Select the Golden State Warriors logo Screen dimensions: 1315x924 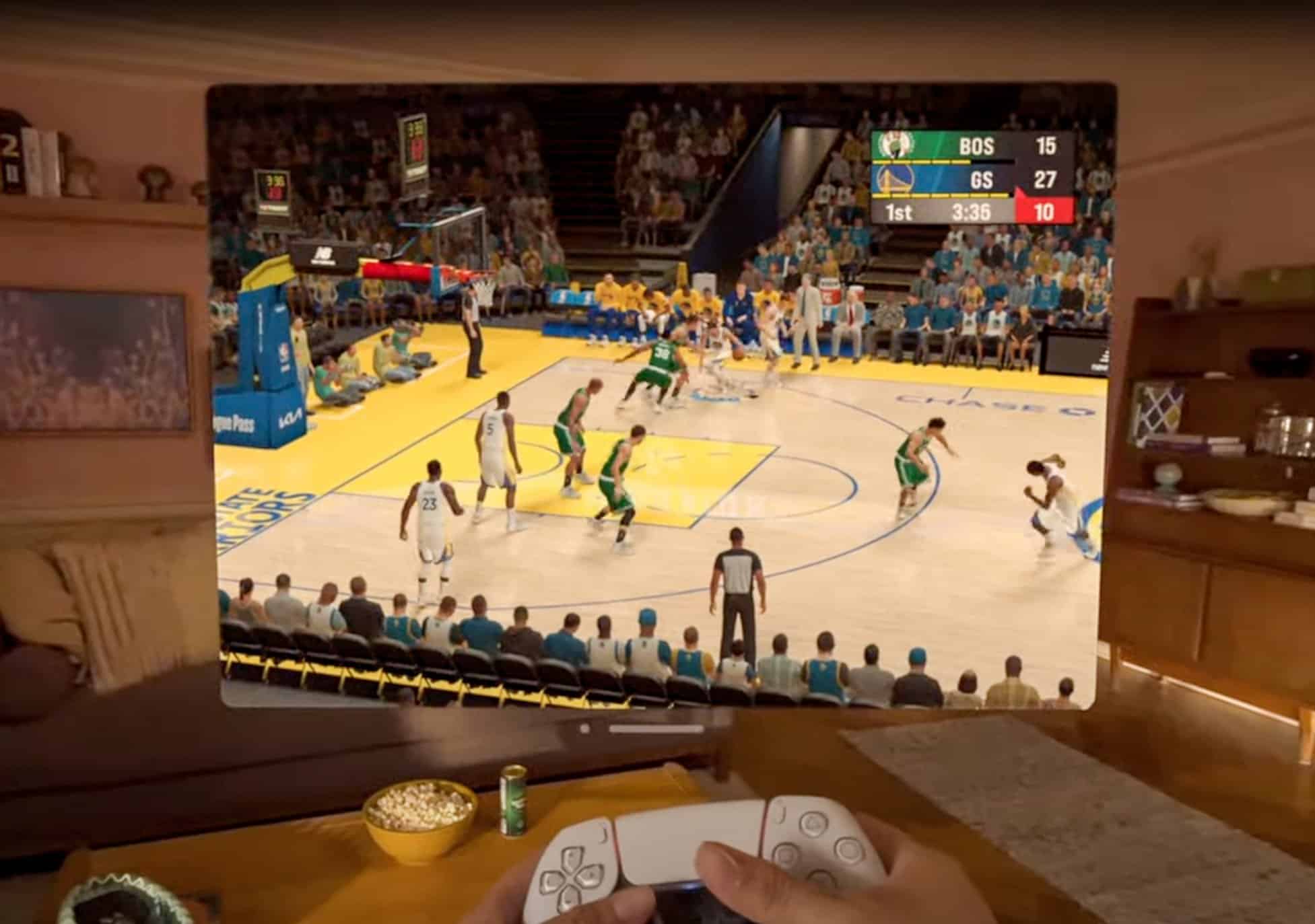click(x=896, y=180)
